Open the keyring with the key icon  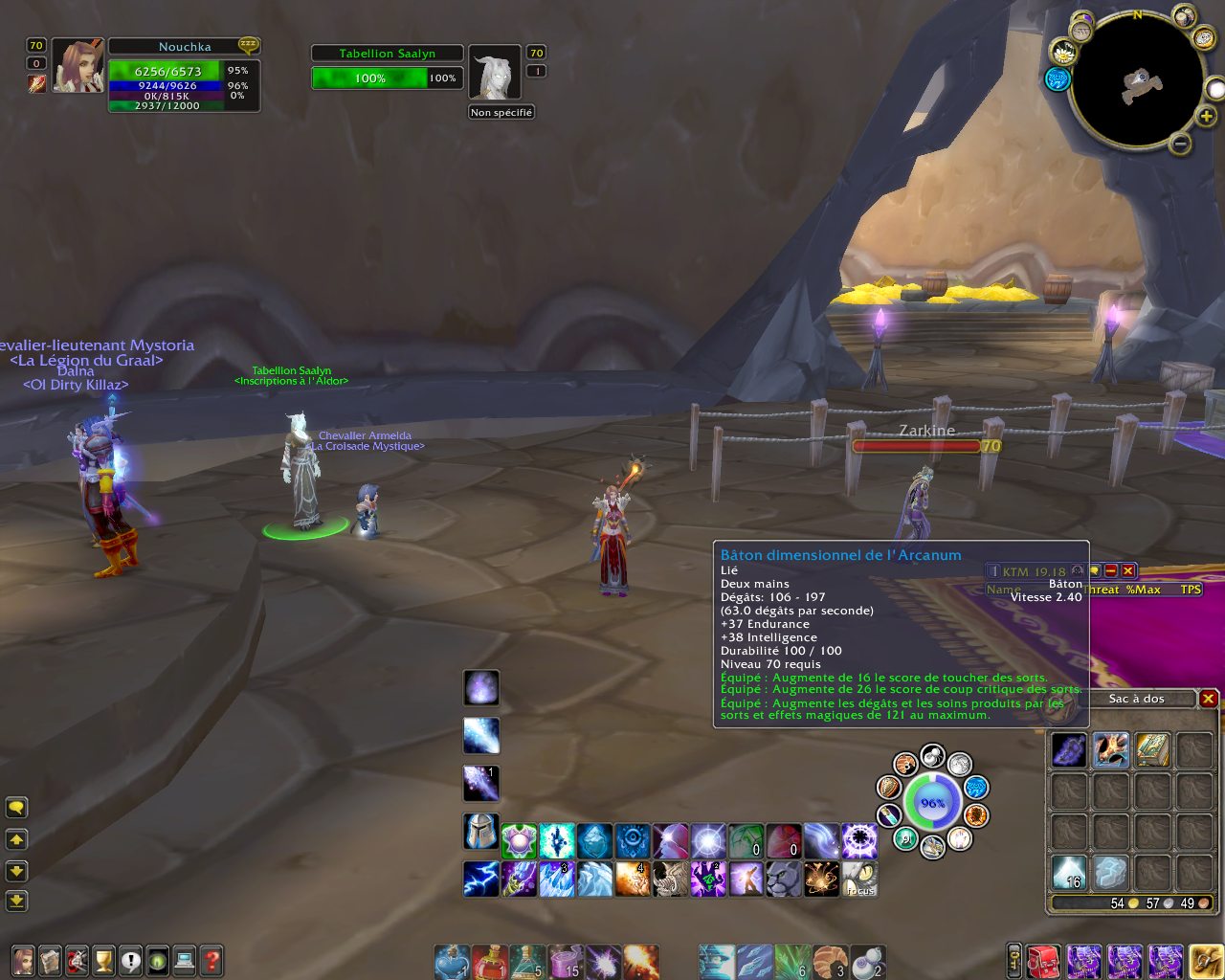[x=1013, y=961]
